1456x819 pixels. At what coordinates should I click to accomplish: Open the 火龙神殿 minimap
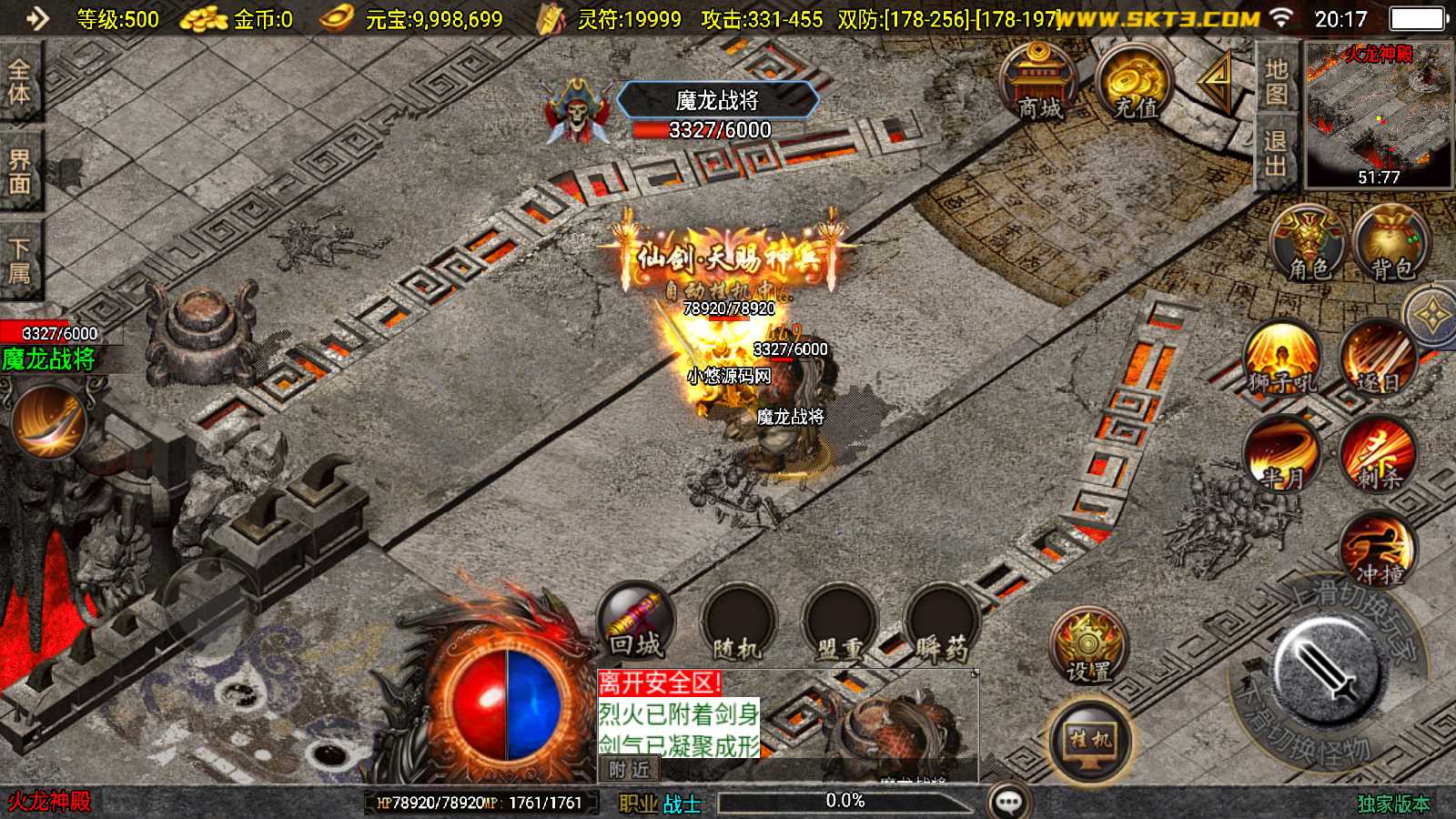pyautogui.click(x=1379, y=115)
